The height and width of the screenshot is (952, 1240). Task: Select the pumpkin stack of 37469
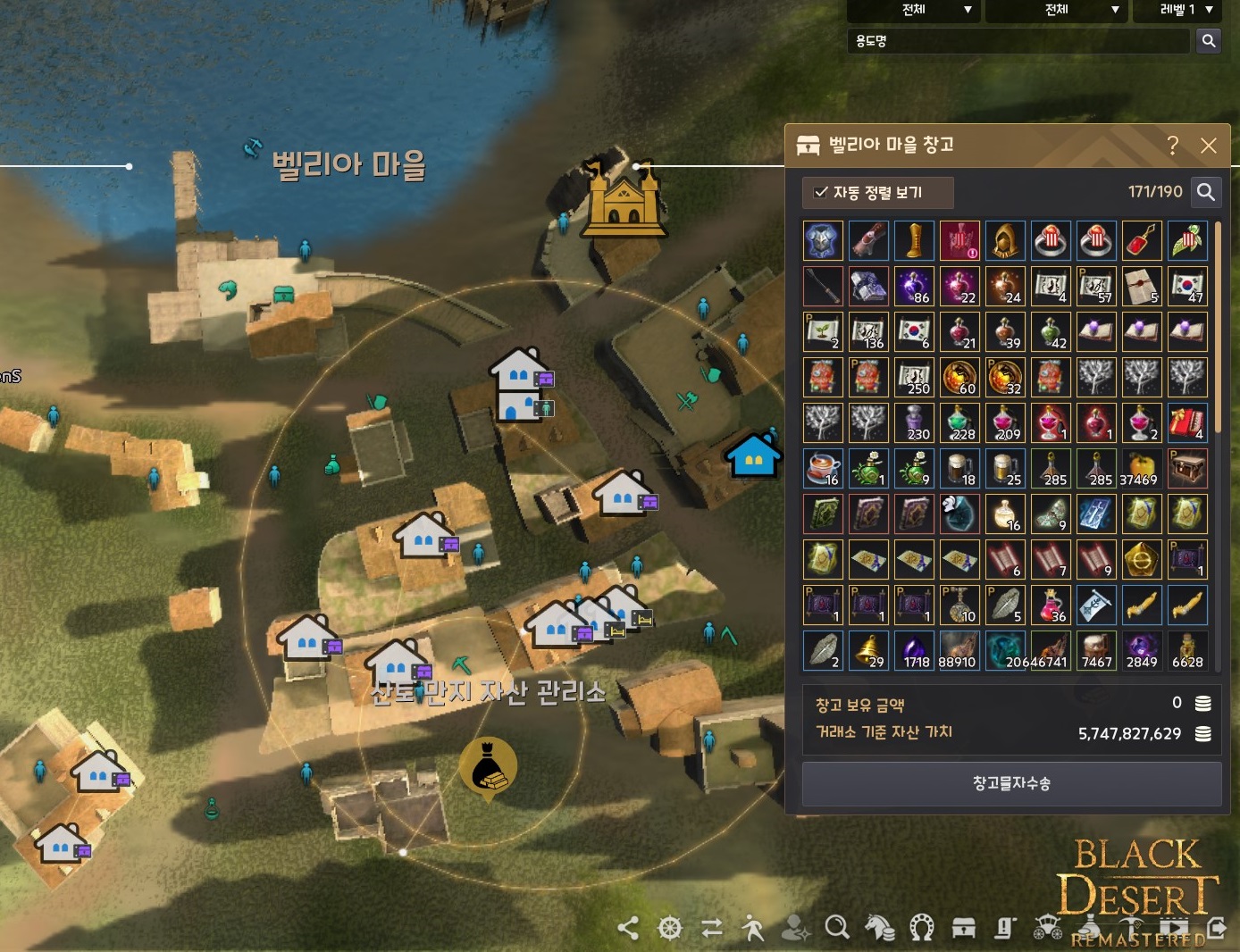(x=1142, y=468)
